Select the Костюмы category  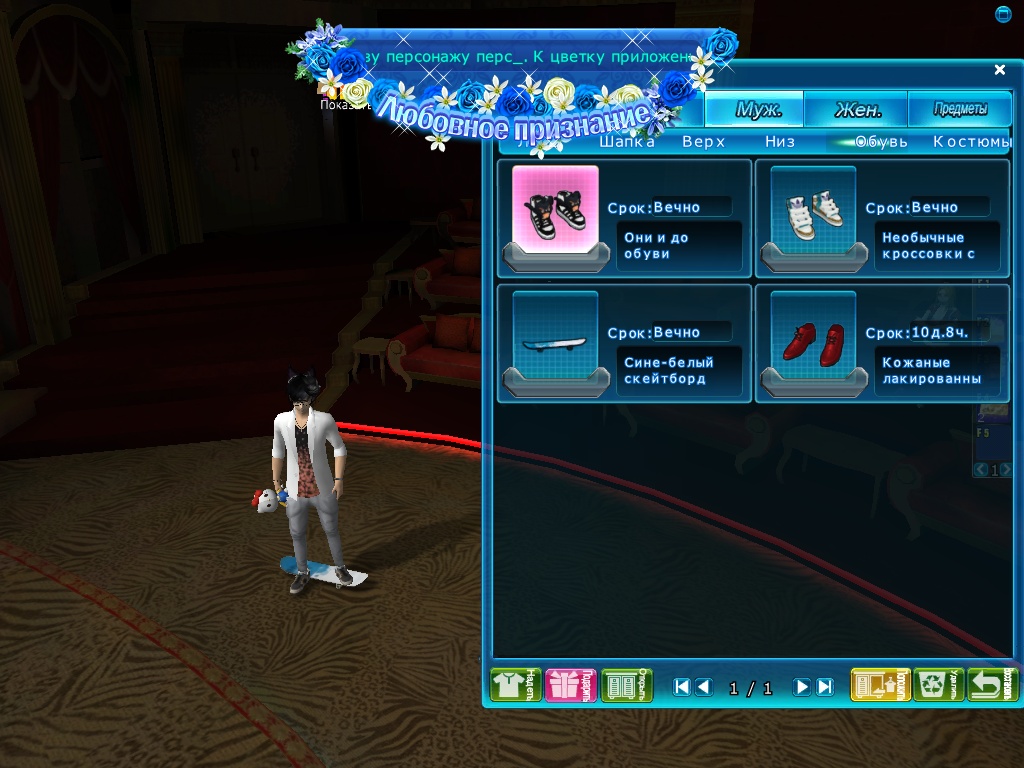click(972, 142)
